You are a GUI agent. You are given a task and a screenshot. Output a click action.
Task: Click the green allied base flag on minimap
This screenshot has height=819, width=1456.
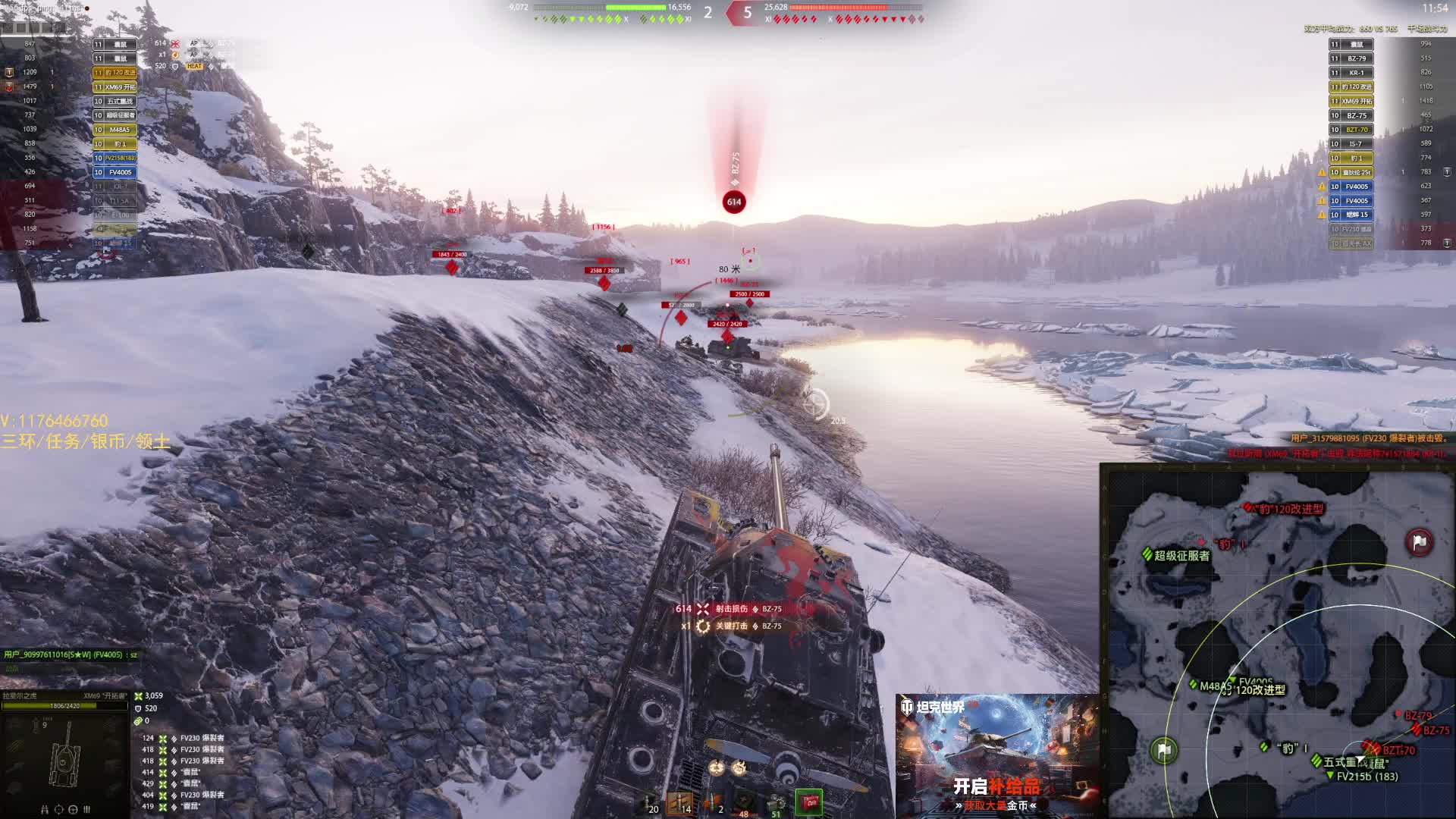click(1164, 750)
